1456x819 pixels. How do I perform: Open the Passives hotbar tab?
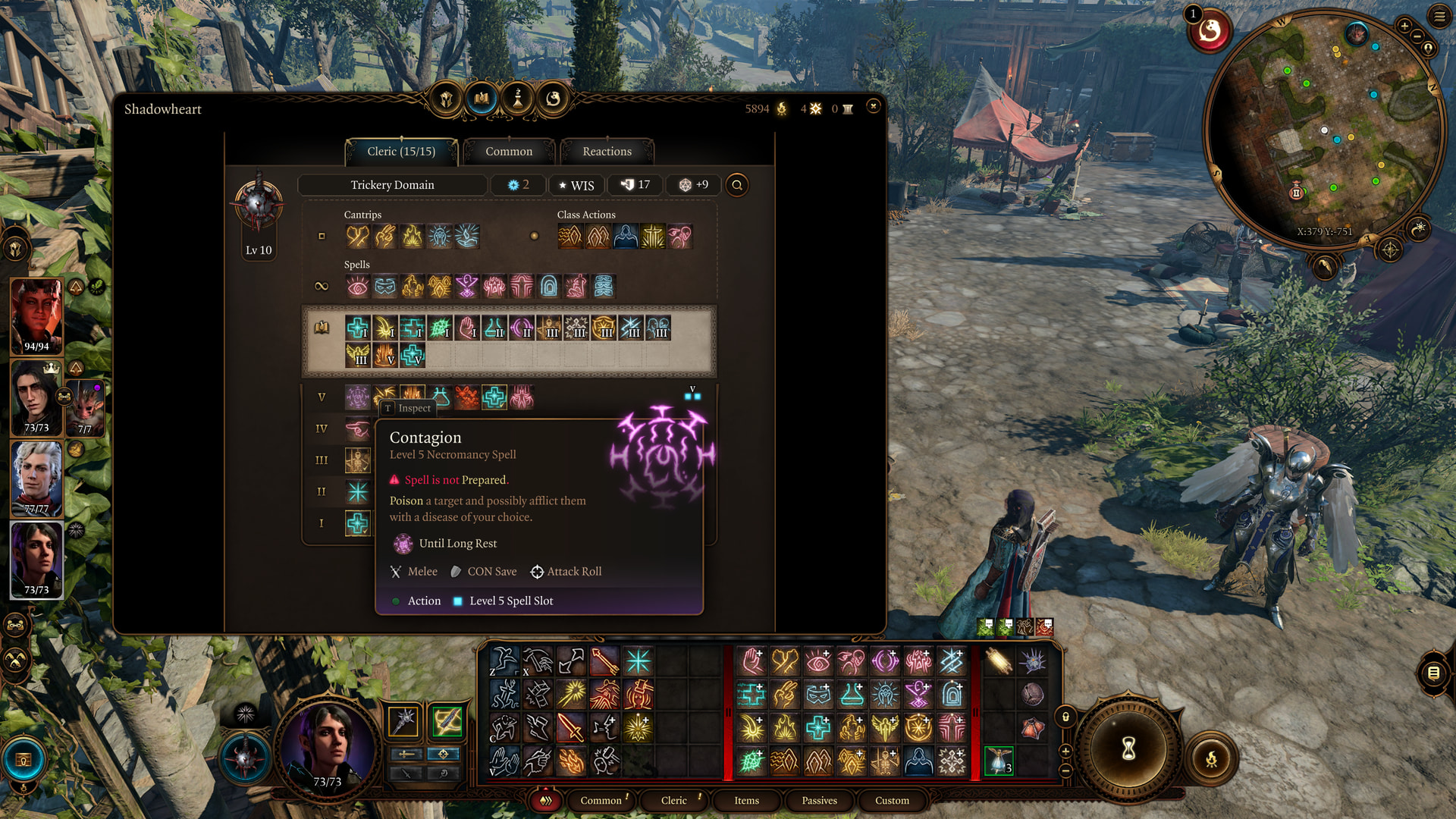click(819, 800)
